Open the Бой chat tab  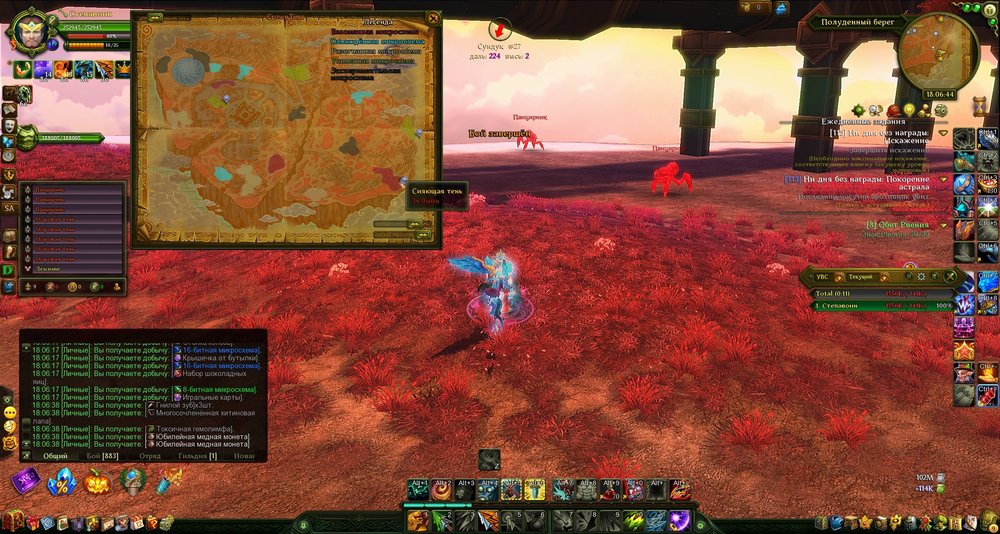click(x=101, y=455)
